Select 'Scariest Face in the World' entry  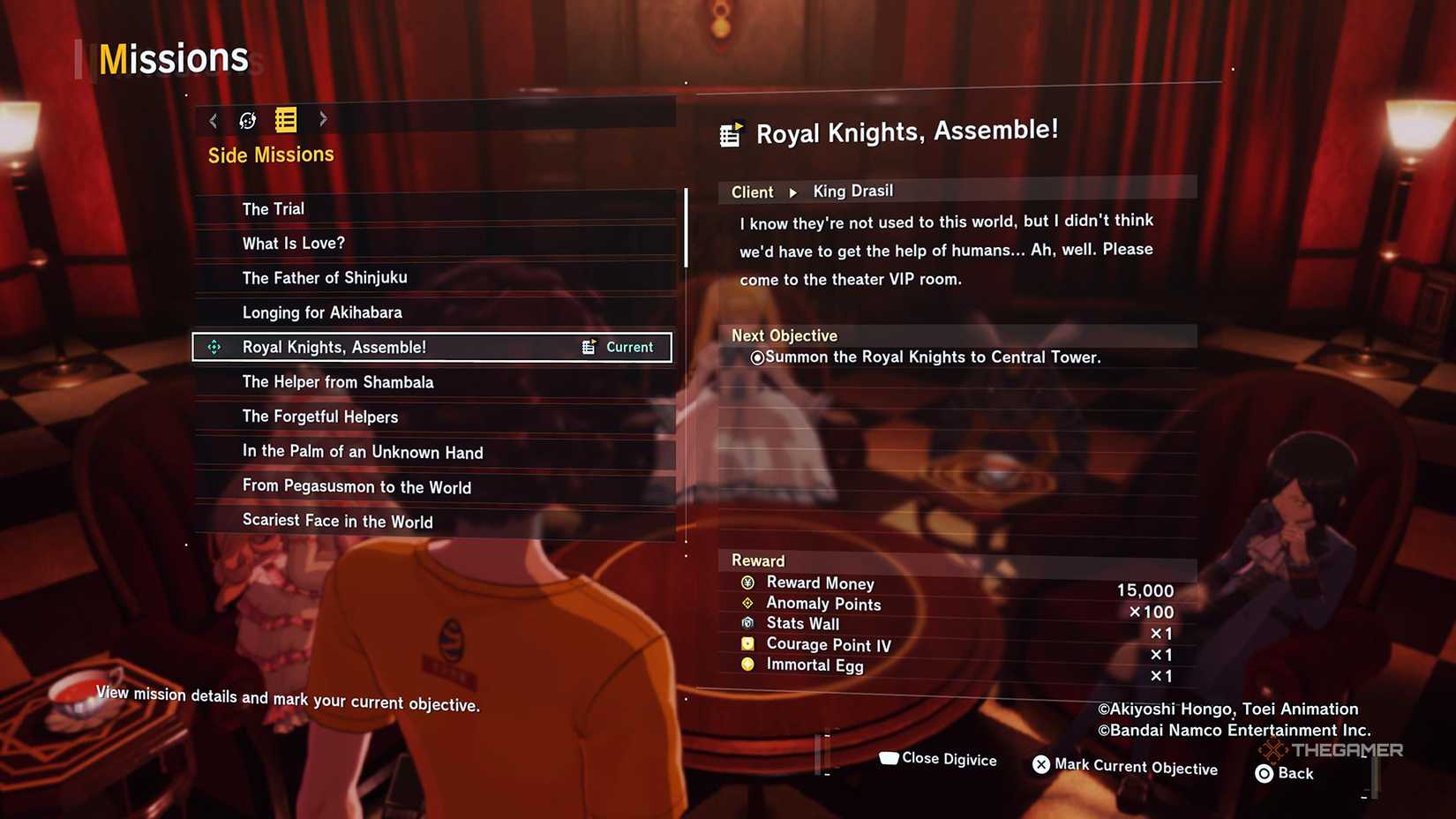click(x=337, y=521)
